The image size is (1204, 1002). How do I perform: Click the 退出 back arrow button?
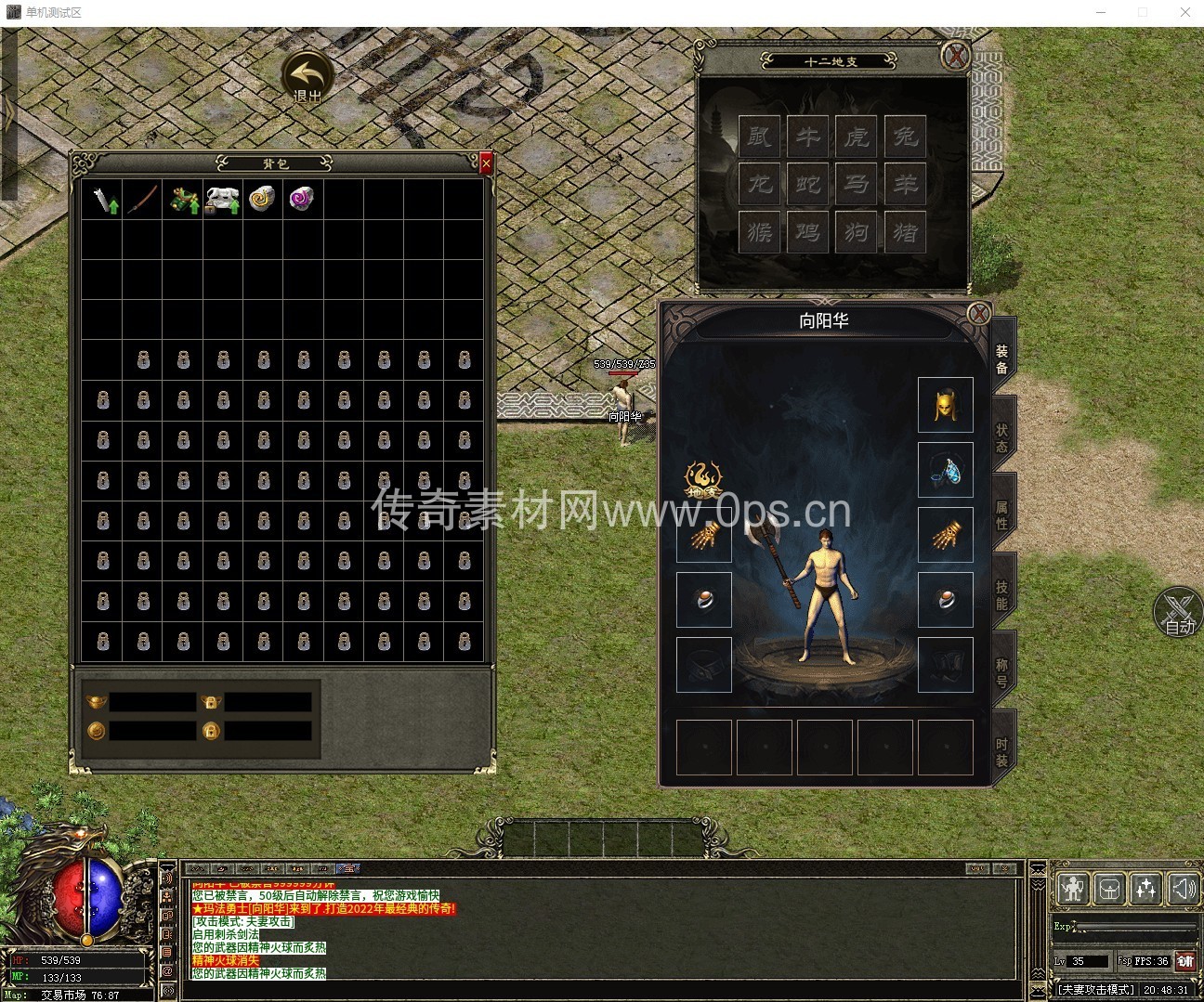point(308,74)
